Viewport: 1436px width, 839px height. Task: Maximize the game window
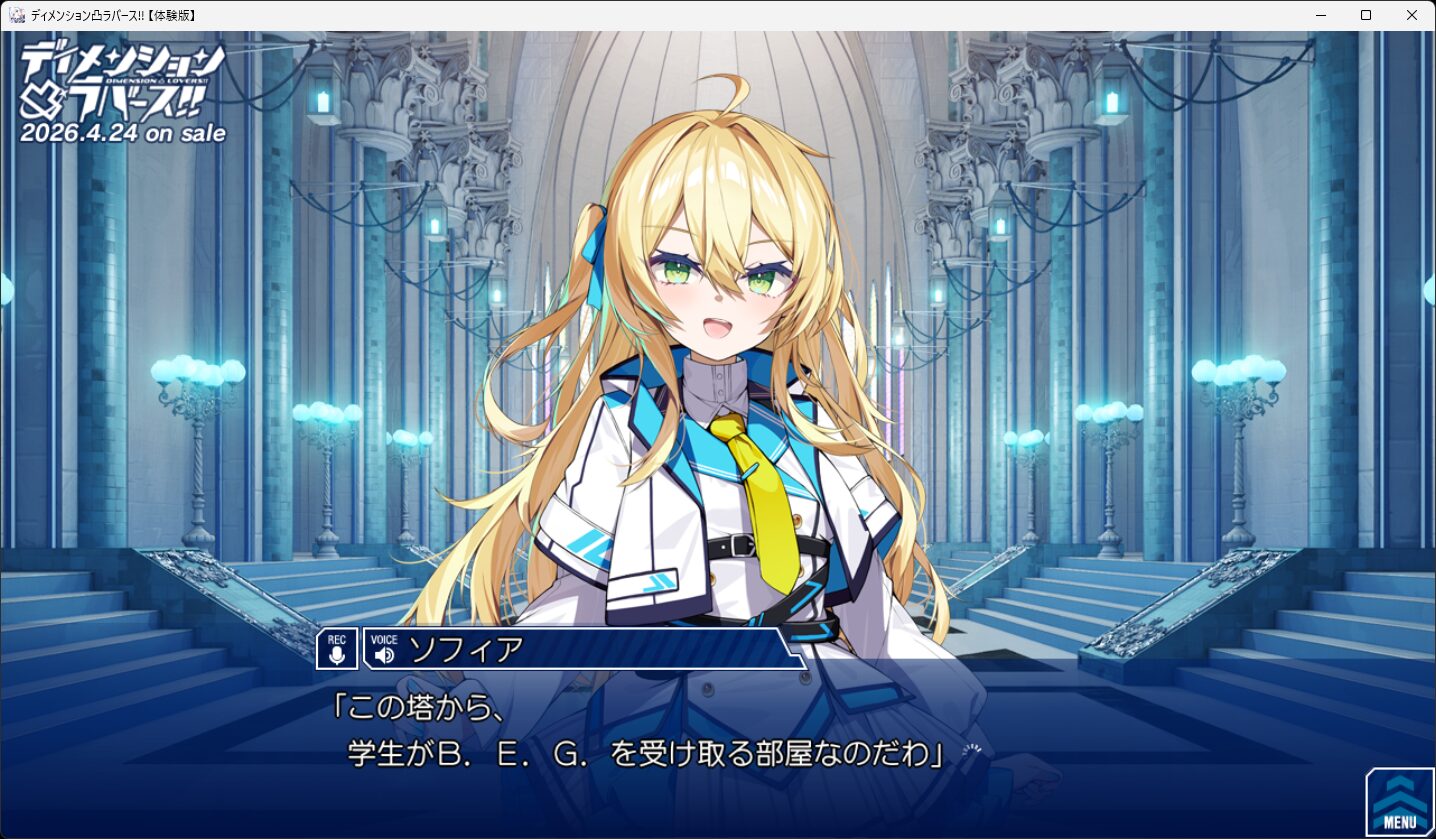click(x=1366, y=15)
